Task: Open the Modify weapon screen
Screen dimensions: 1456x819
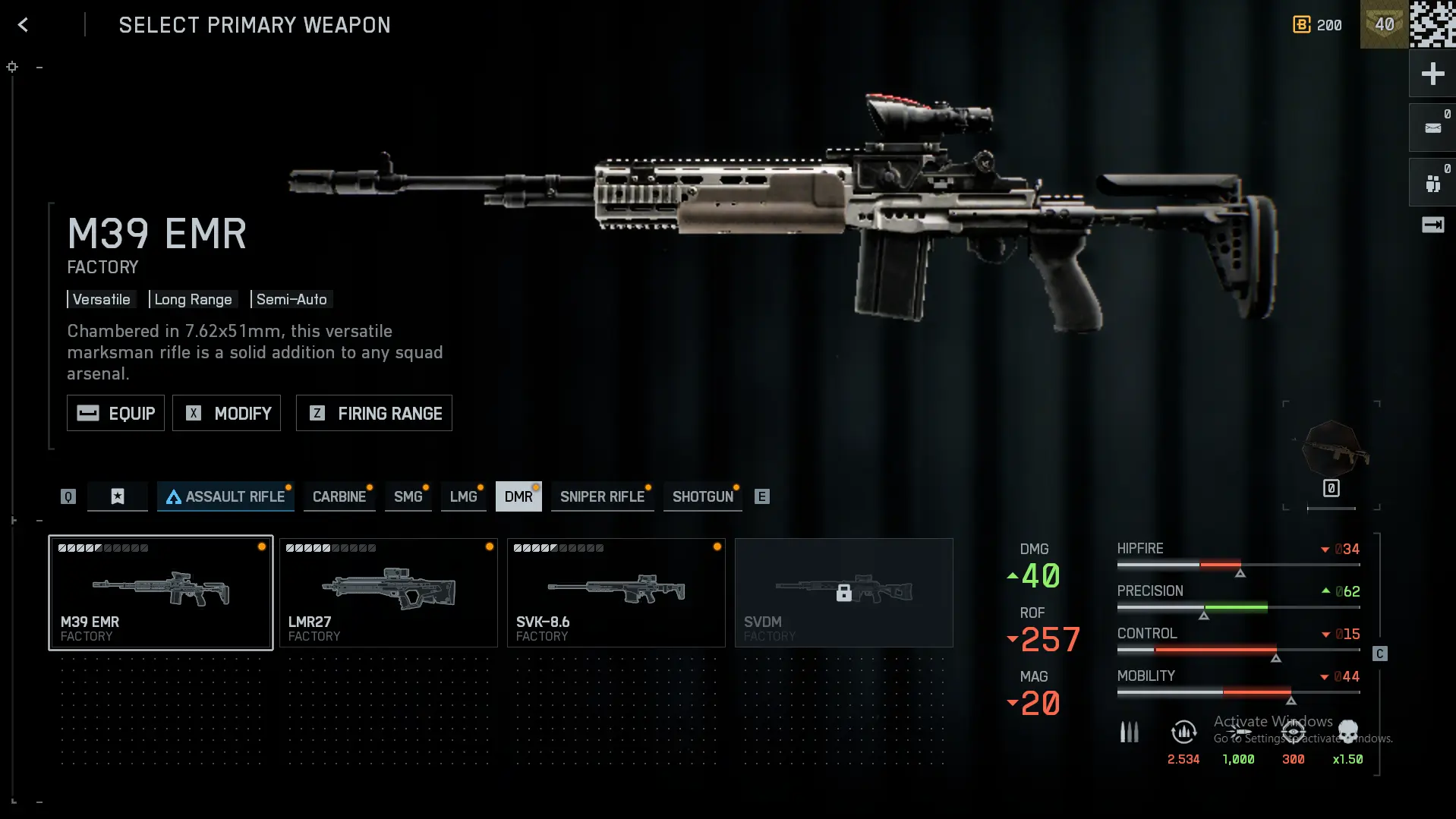Action: click(226, 413)
